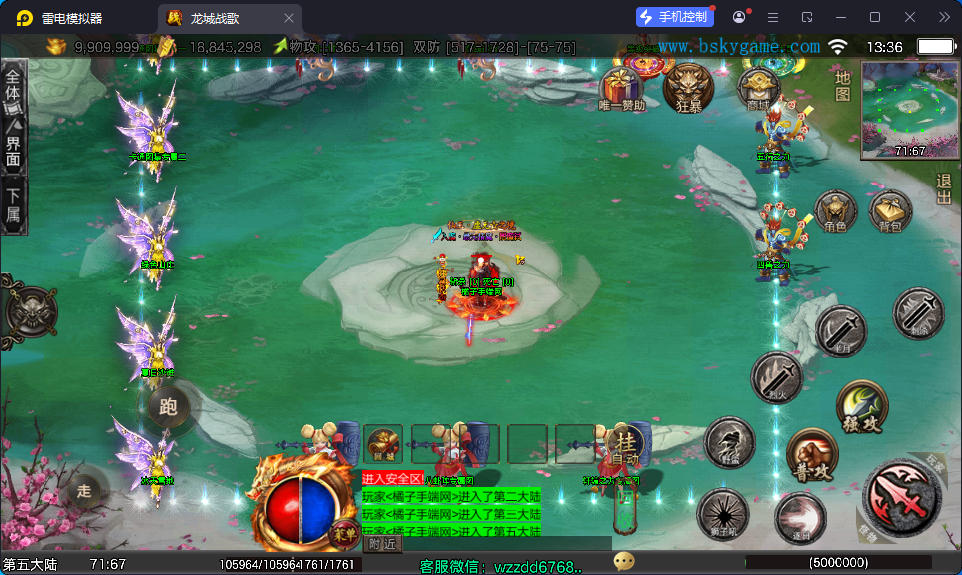Open the 地图 map
Image resolution: width=962 pixels, height=575 pixels.
click(842, 85)
